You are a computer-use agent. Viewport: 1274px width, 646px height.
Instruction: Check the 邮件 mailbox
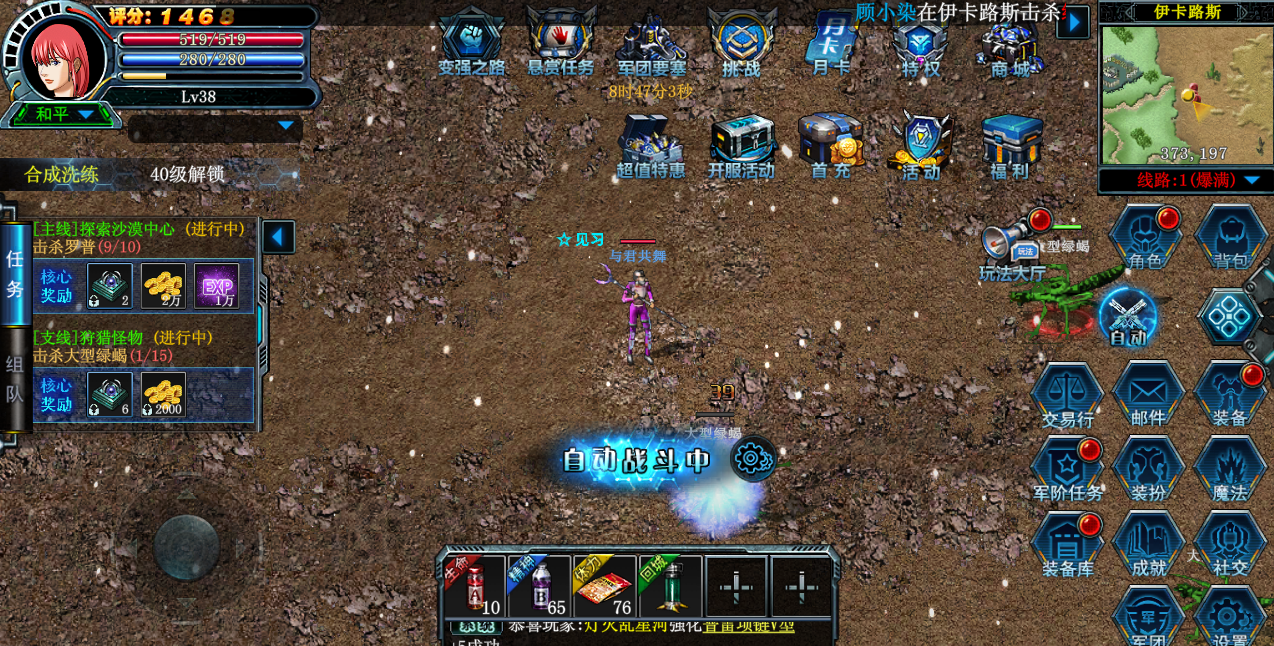[1148, 394]
